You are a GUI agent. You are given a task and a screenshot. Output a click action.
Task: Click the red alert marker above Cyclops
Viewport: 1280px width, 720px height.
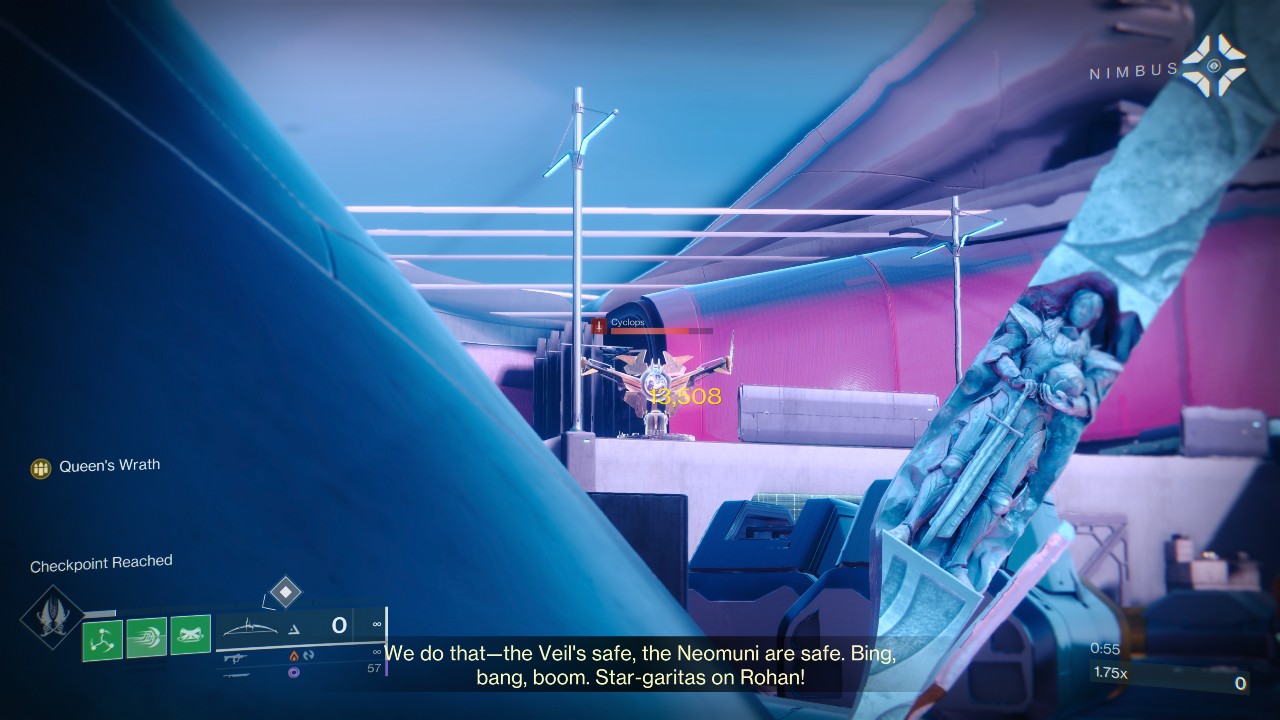click(597, 324)
